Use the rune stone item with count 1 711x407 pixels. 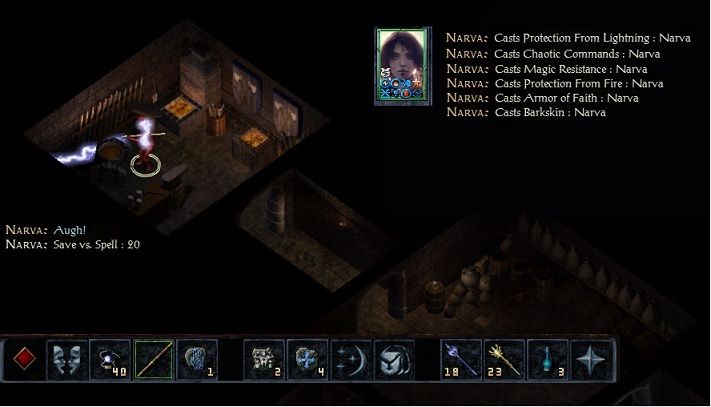197,360
